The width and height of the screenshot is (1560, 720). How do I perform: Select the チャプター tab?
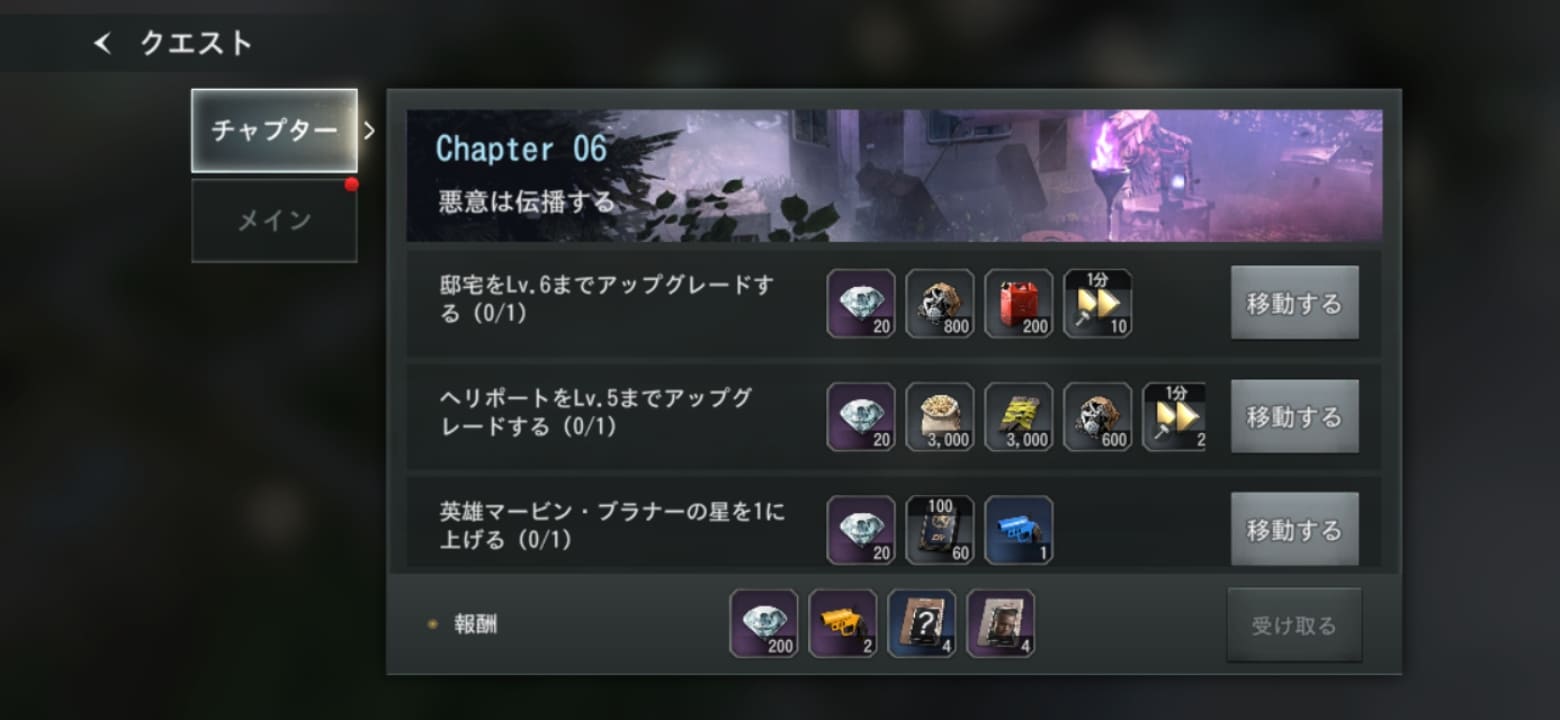pos(273,130)
